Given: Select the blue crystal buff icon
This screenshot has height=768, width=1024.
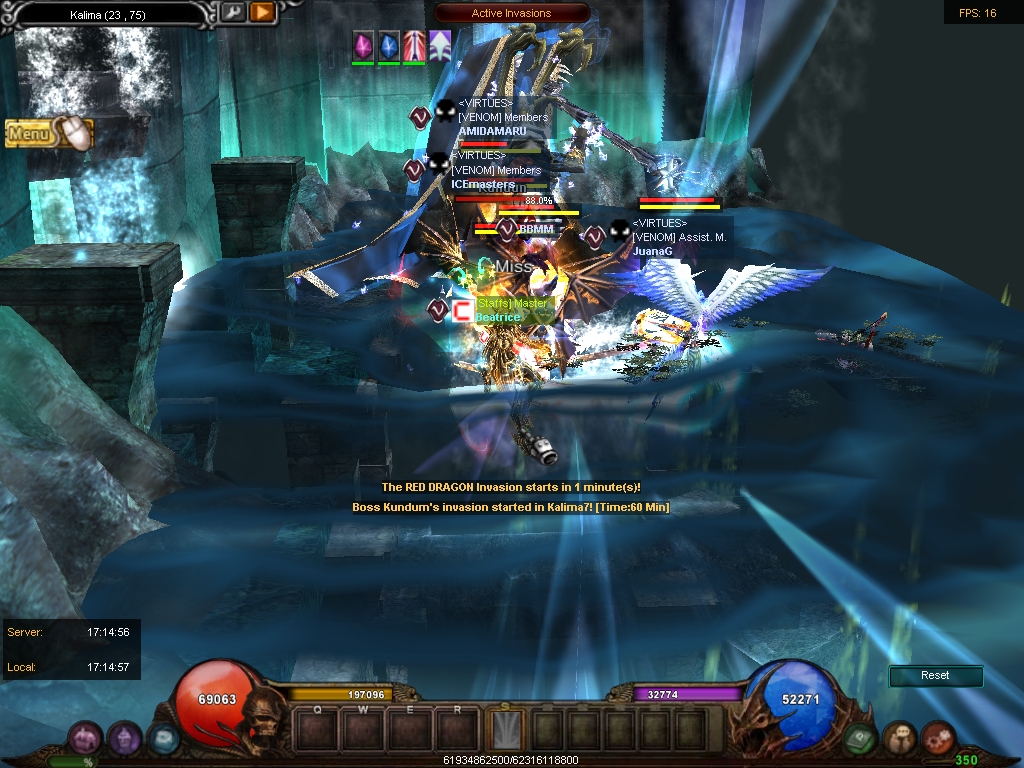Looking at the screenshot, I should [388, 45].
